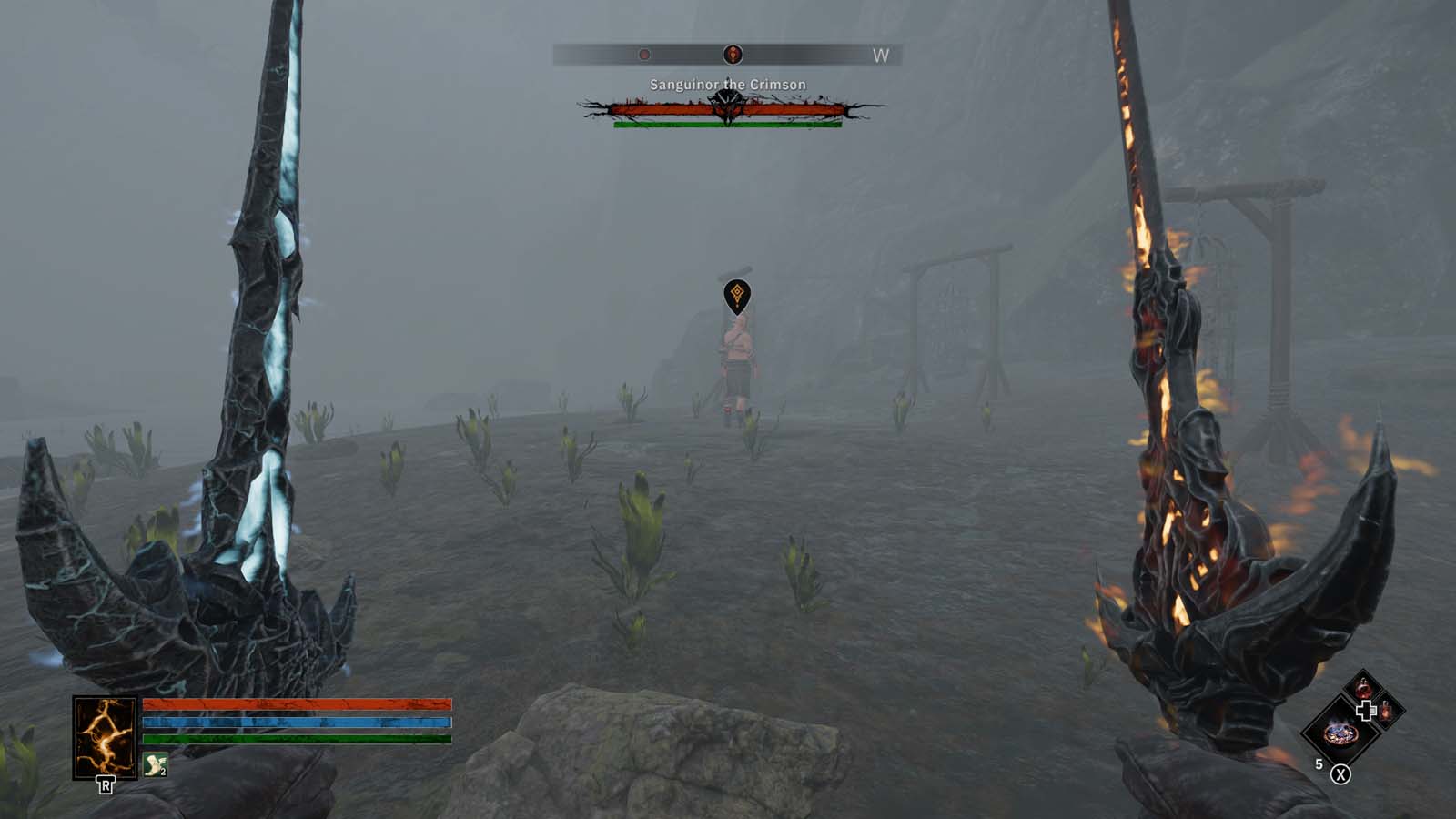Toggle the X consumable prompt
1456x819 pixels.
[x=1340, y=774]
